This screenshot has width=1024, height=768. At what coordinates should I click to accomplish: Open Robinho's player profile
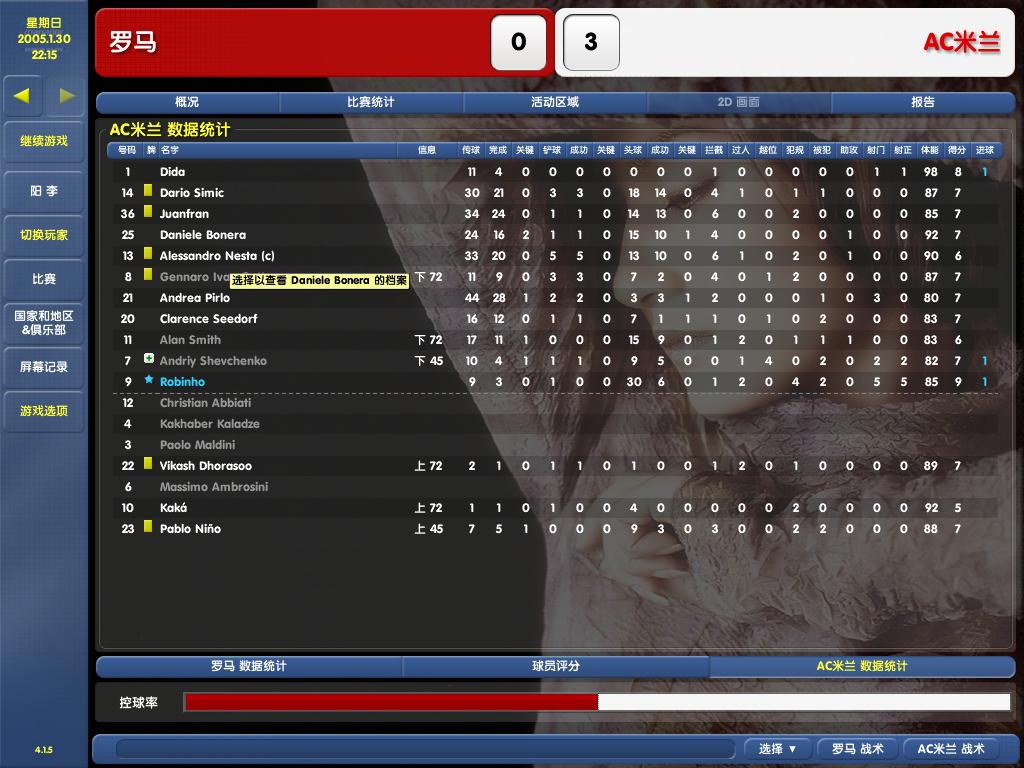[182, 382]
